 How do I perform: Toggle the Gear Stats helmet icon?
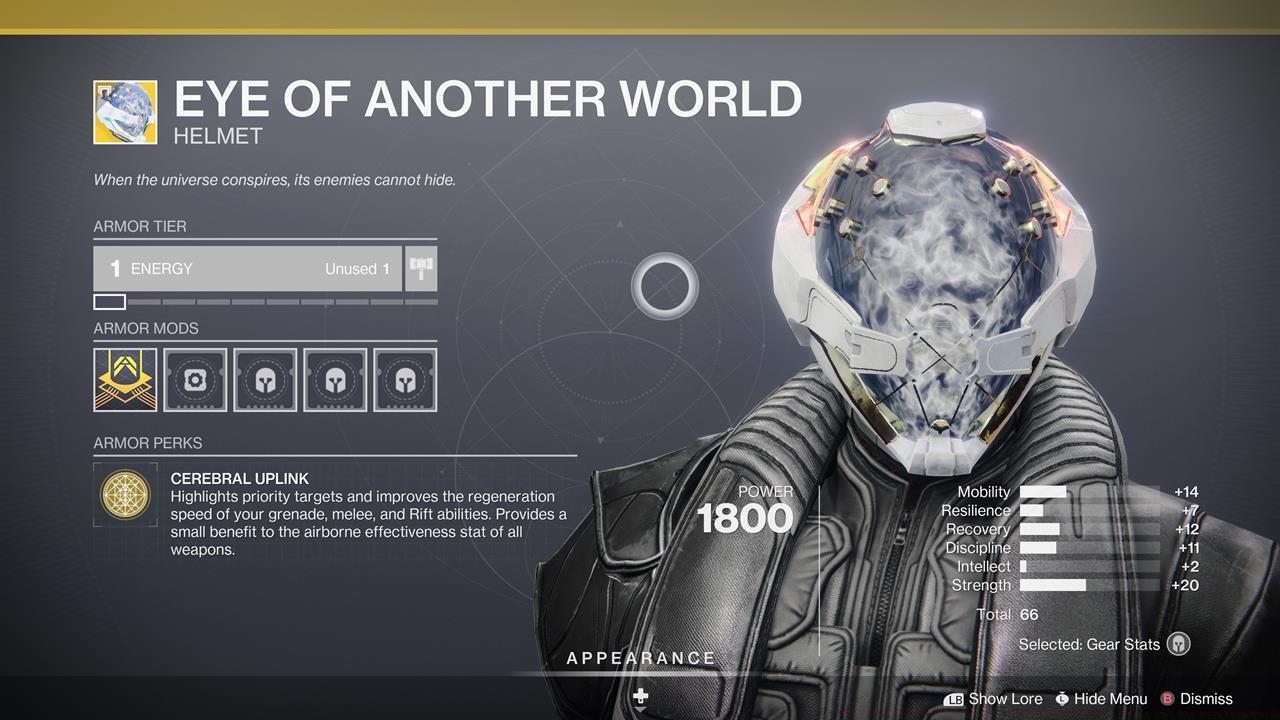click(1179, 645)
